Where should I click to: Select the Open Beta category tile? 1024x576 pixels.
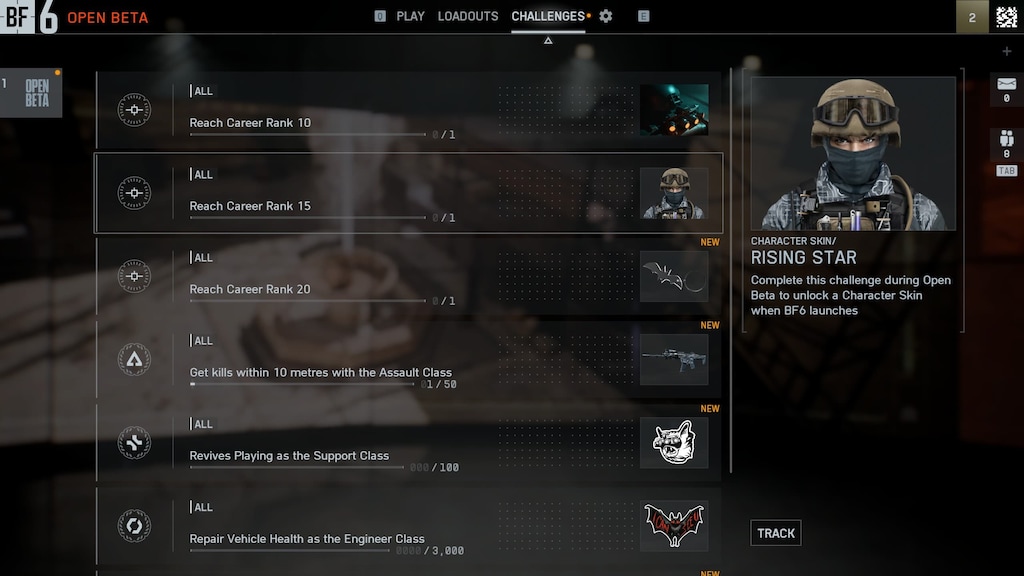tap(32, 93)
